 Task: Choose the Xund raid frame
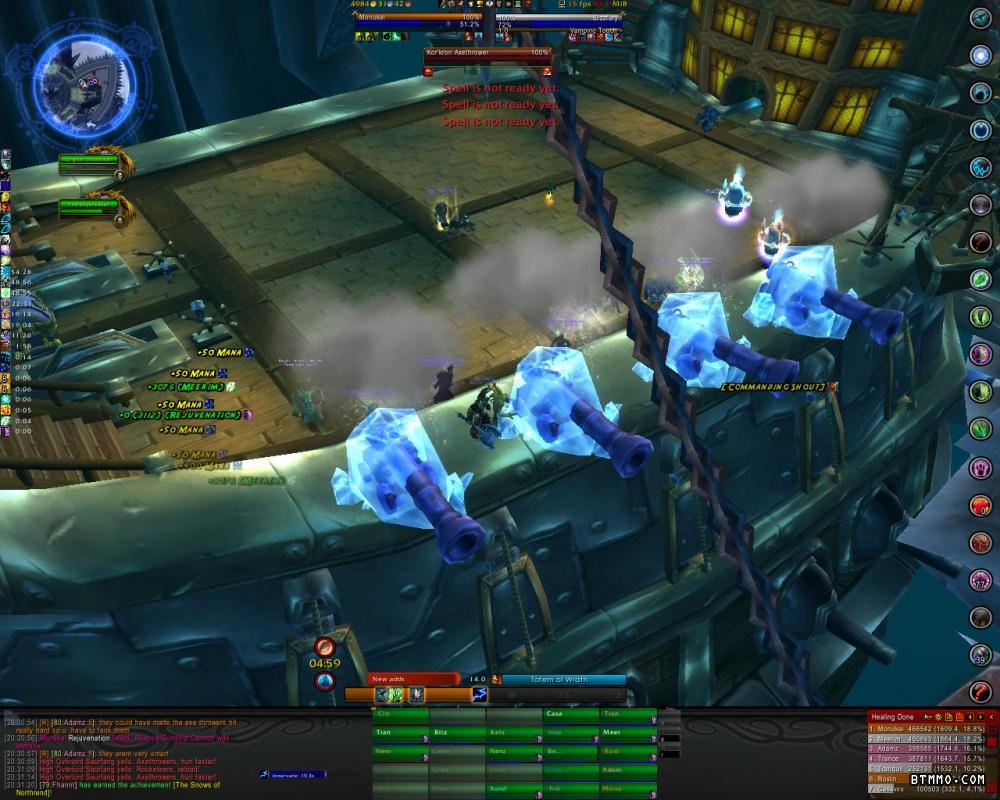514,789
